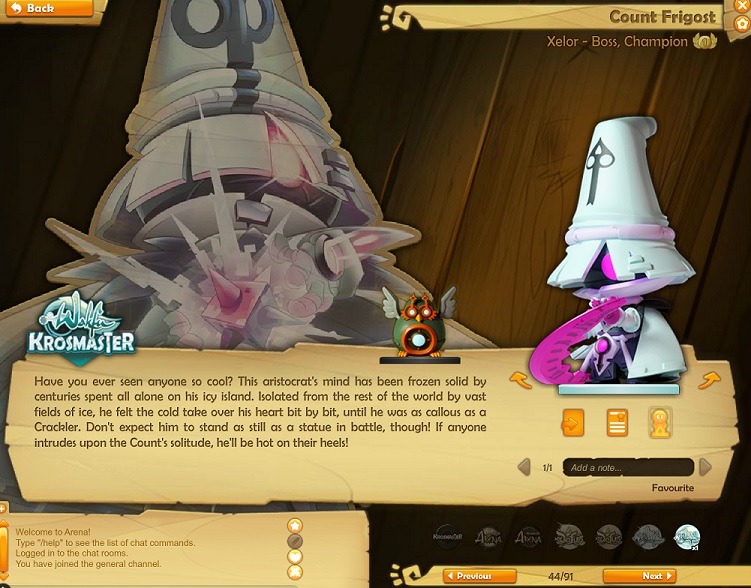The image size is (751, 588).
Task: Show the previous note with the left arrow
Action: click(x=523, y=467)
